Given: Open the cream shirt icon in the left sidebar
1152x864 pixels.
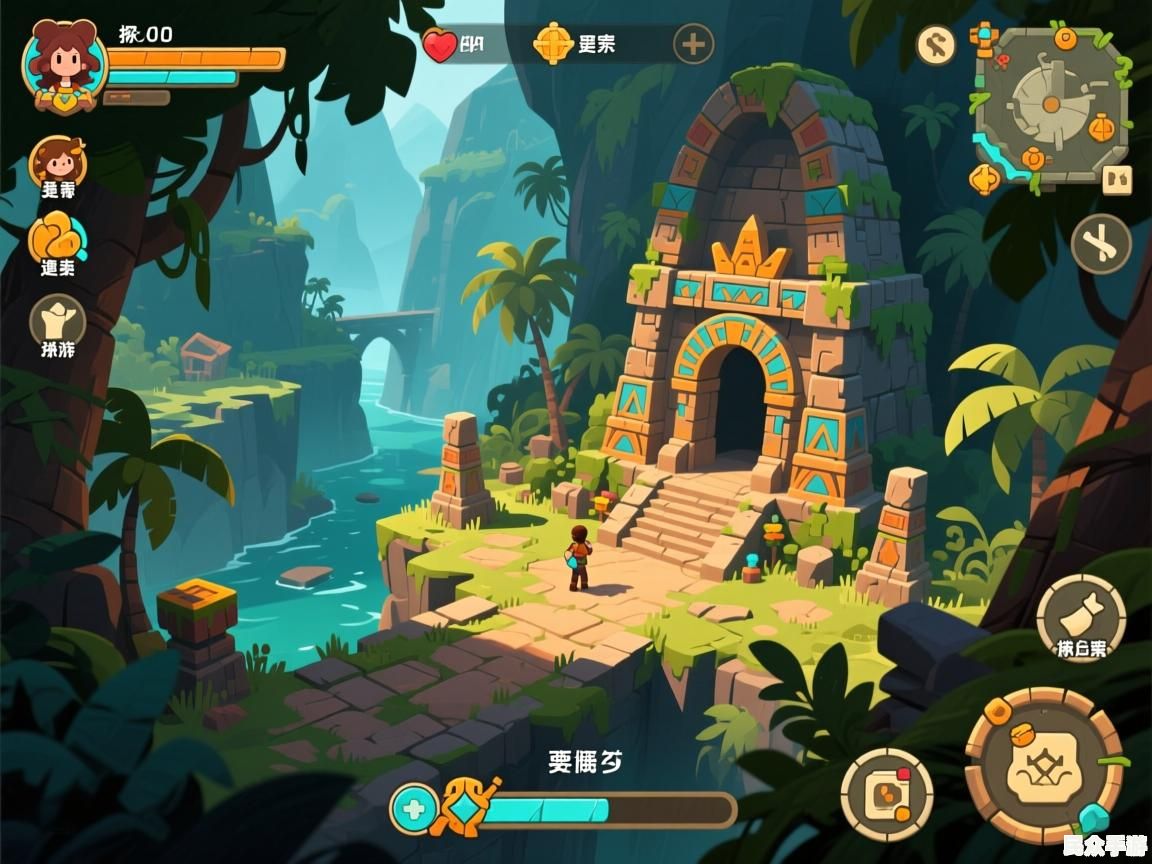Looking at the screenshot, I should [57, 321].
